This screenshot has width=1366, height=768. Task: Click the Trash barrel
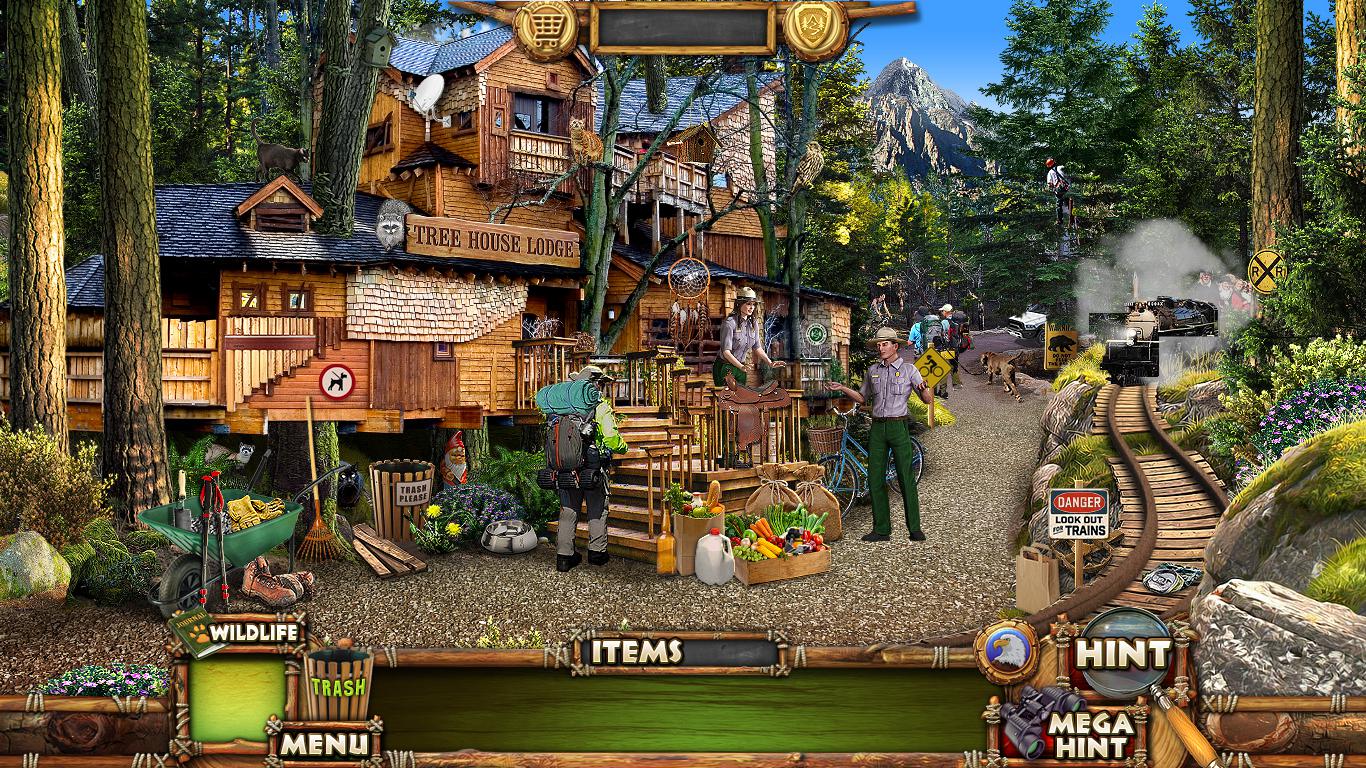338,683
